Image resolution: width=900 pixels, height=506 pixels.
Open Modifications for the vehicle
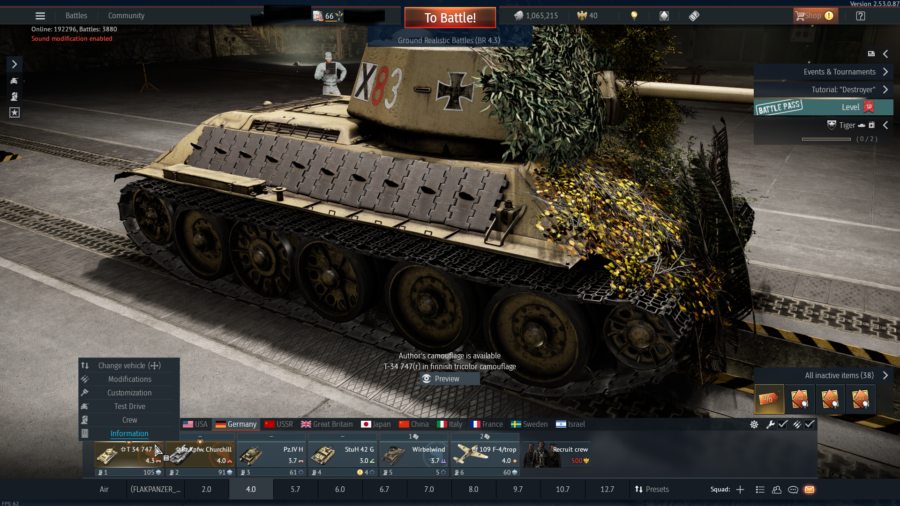tap(130, 379)
